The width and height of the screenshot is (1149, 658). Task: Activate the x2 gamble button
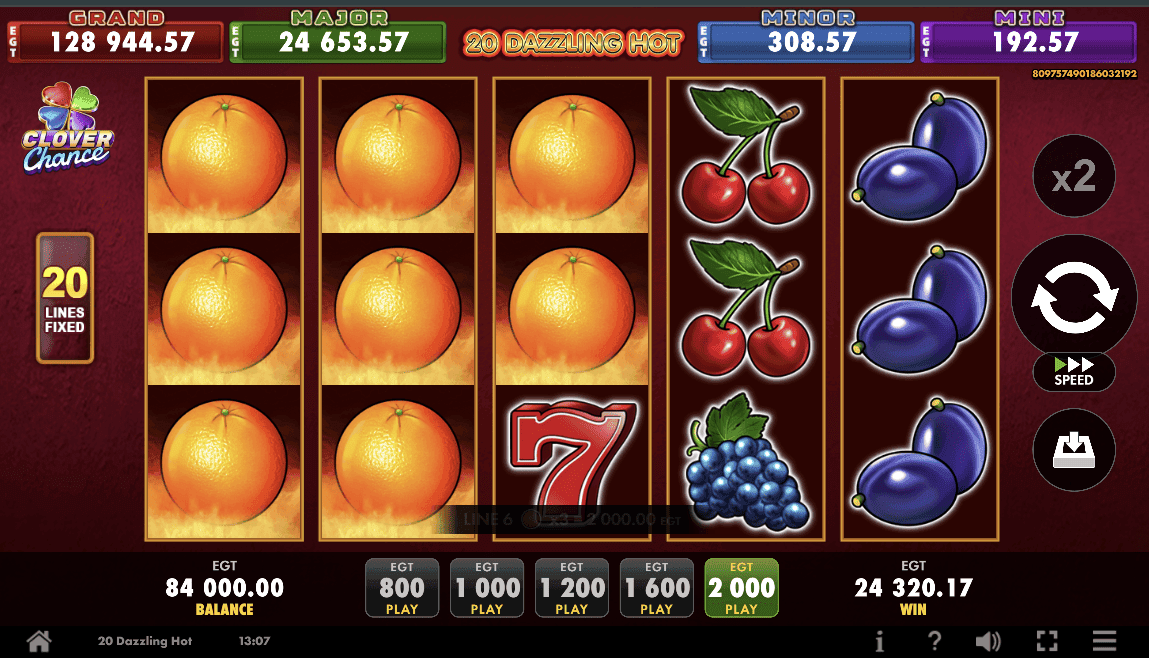pyautogui.click(x=1074, y=177)
